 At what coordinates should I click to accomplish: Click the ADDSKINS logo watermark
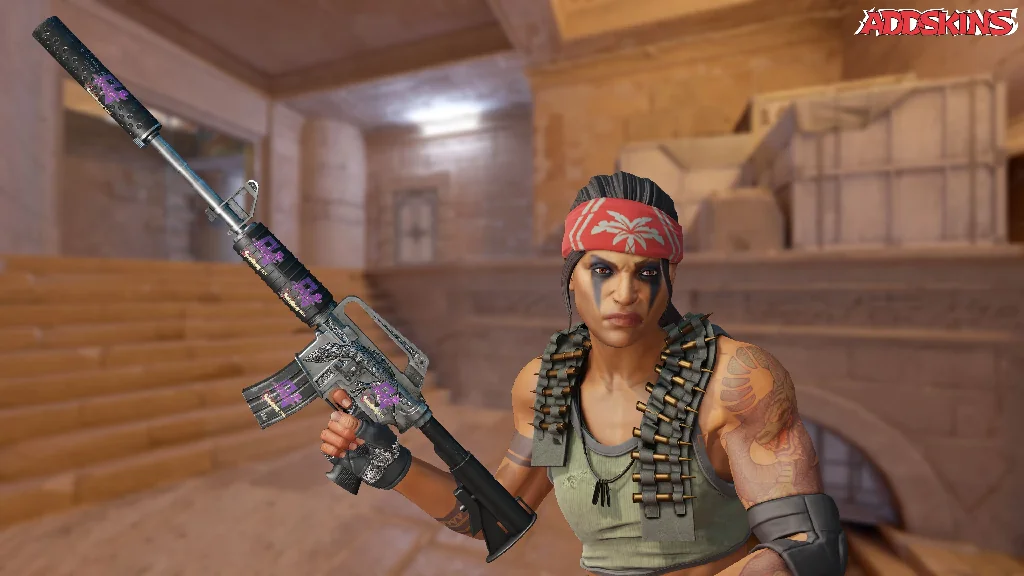(x=936, y=22)
